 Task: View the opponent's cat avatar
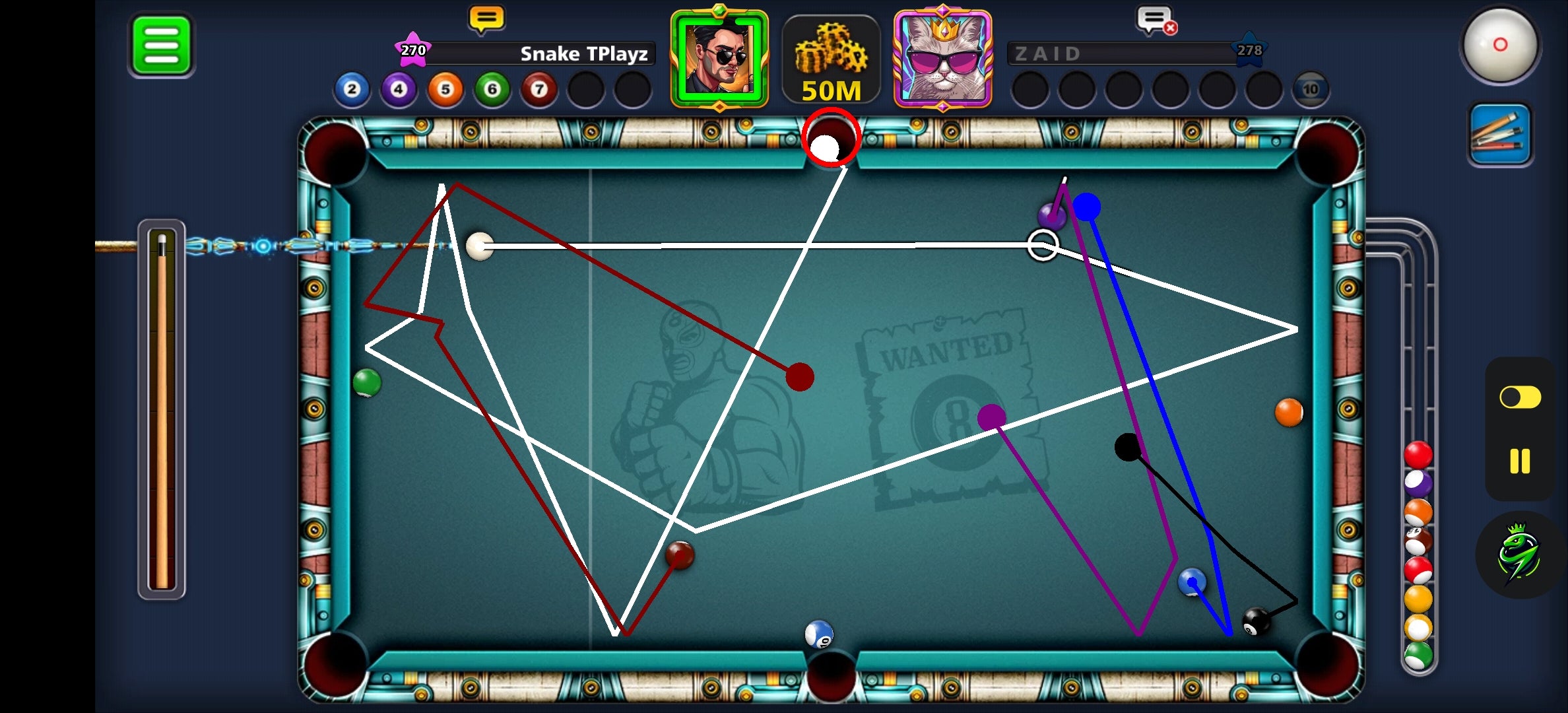(942, 58)
